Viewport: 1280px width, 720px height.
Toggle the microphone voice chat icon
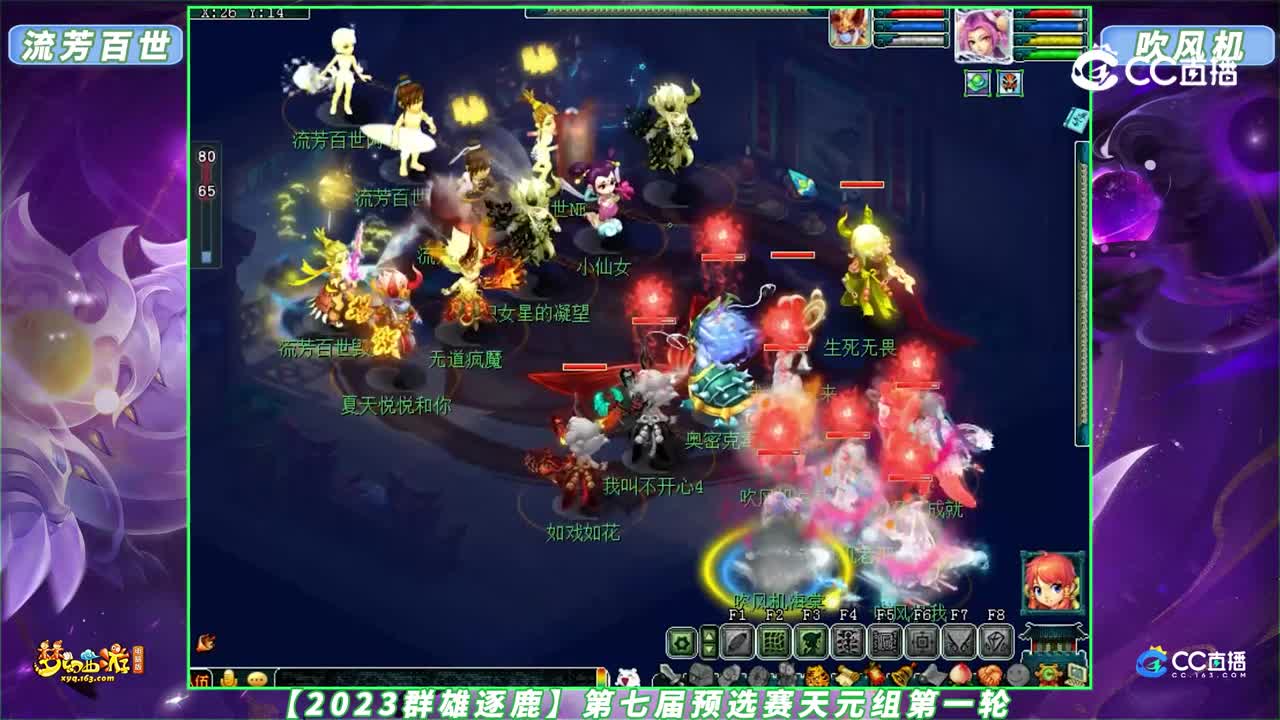click(x=228, y=680)
